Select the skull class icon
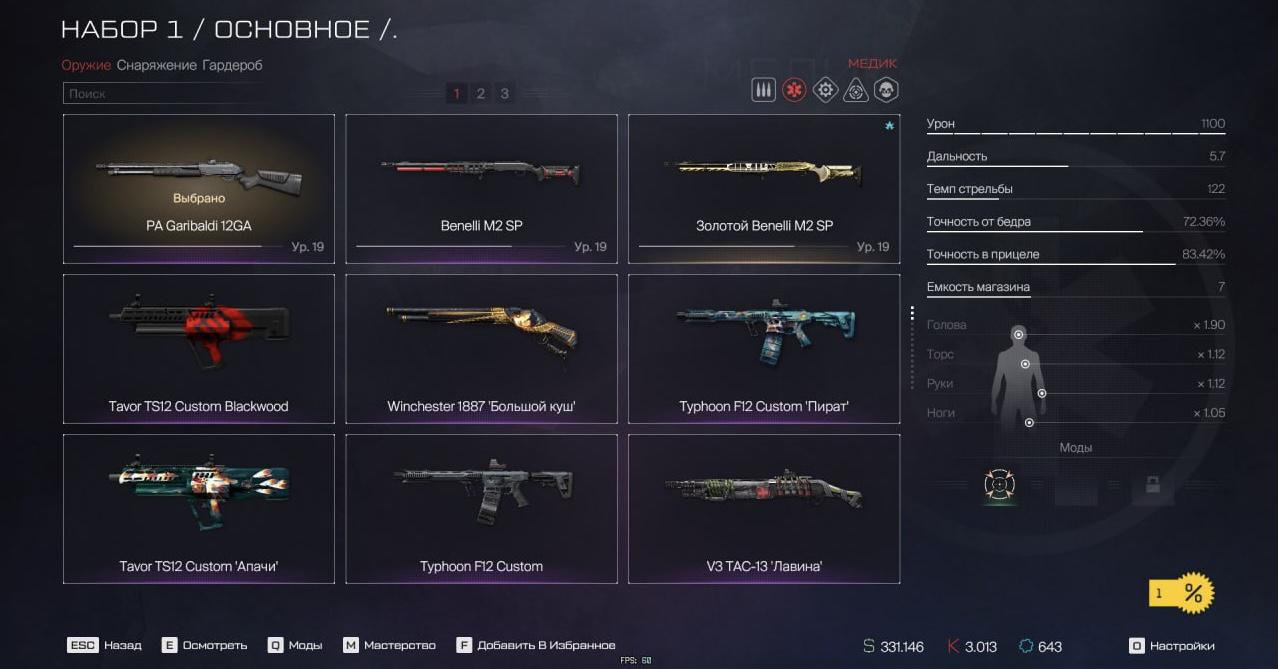The height and width of the screenshot is (669, 1278). coord(886,91)
